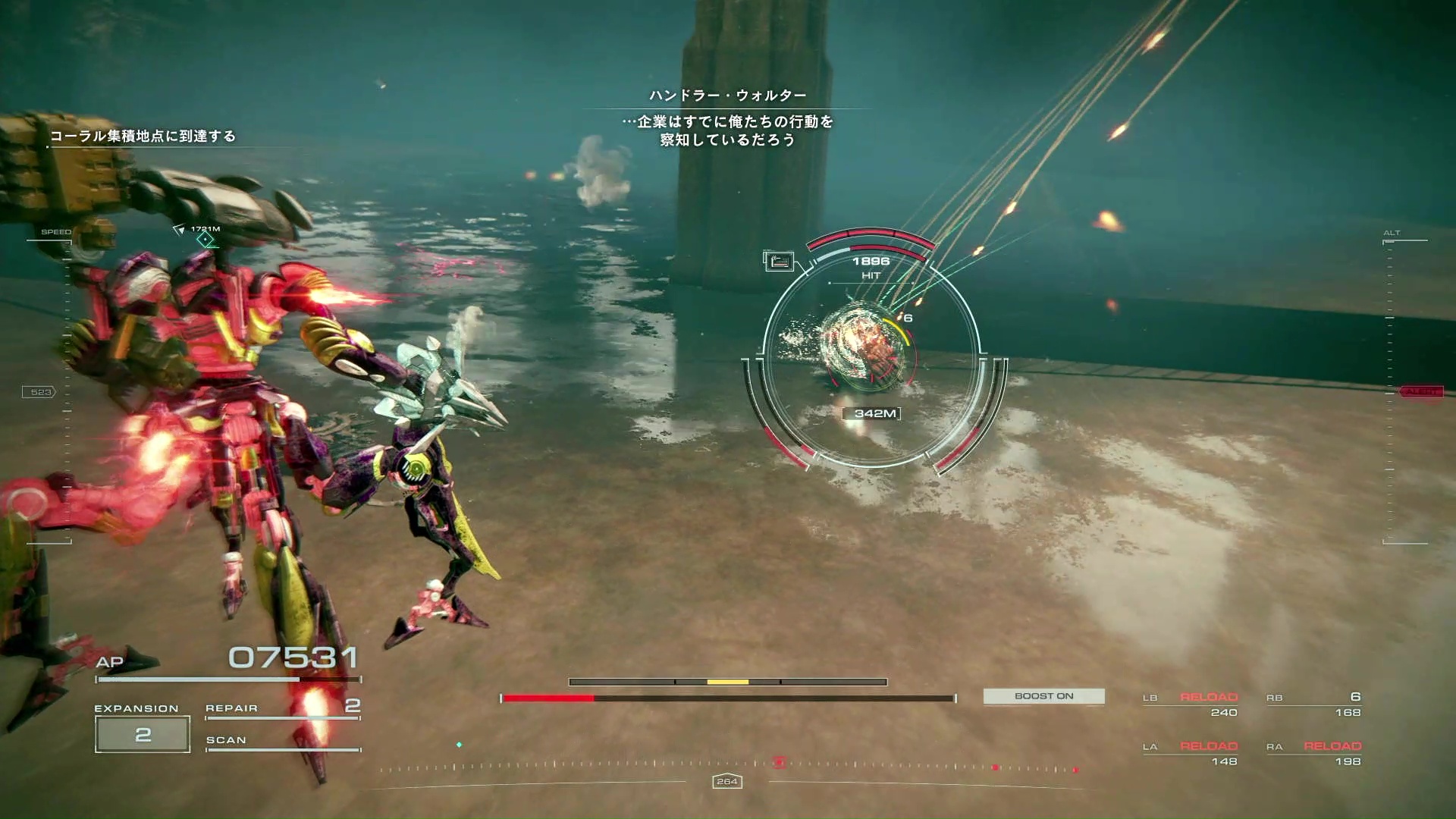Choose the RB shoulder weapon slot

click(x=1313, y=704)
